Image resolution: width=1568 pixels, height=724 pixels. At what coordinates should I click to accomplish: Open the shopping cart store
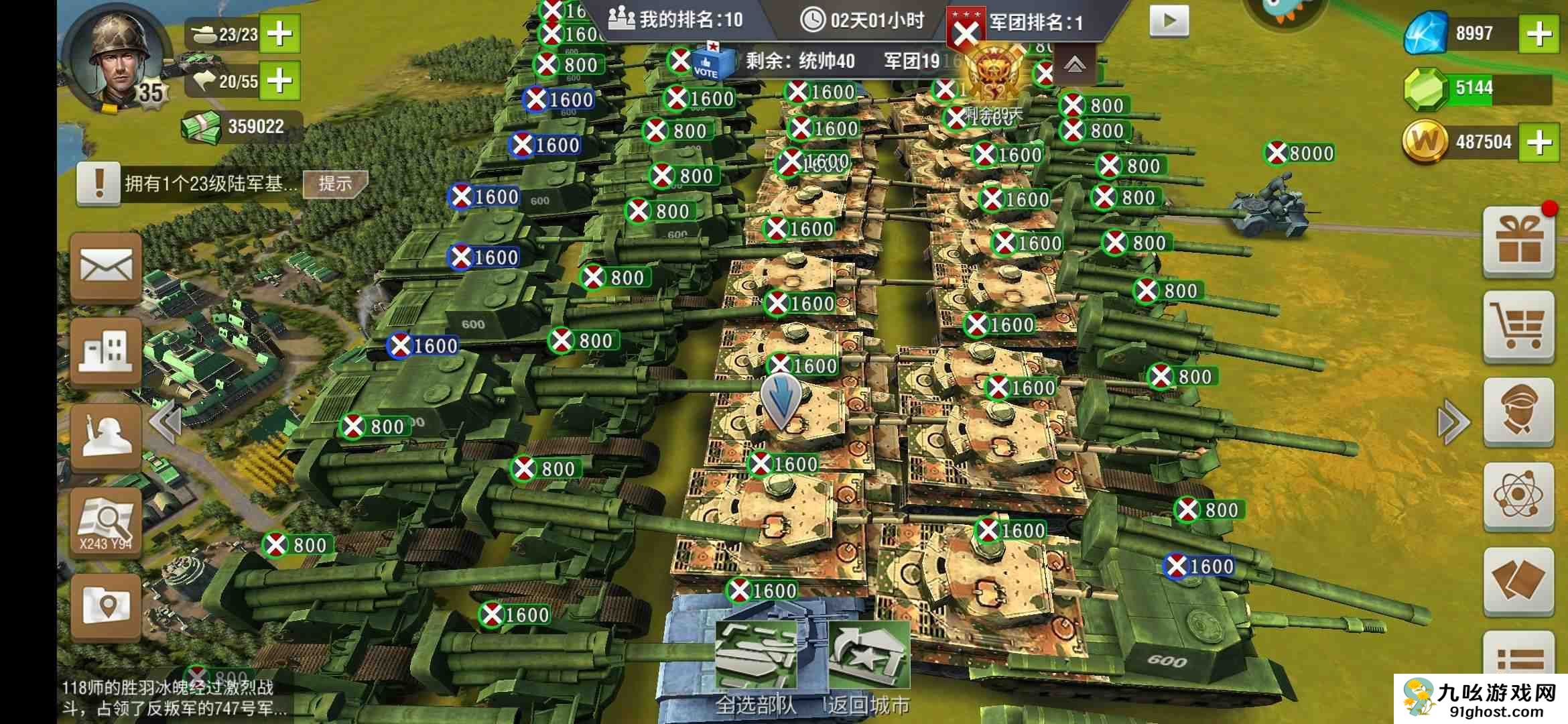[1518, 326]
